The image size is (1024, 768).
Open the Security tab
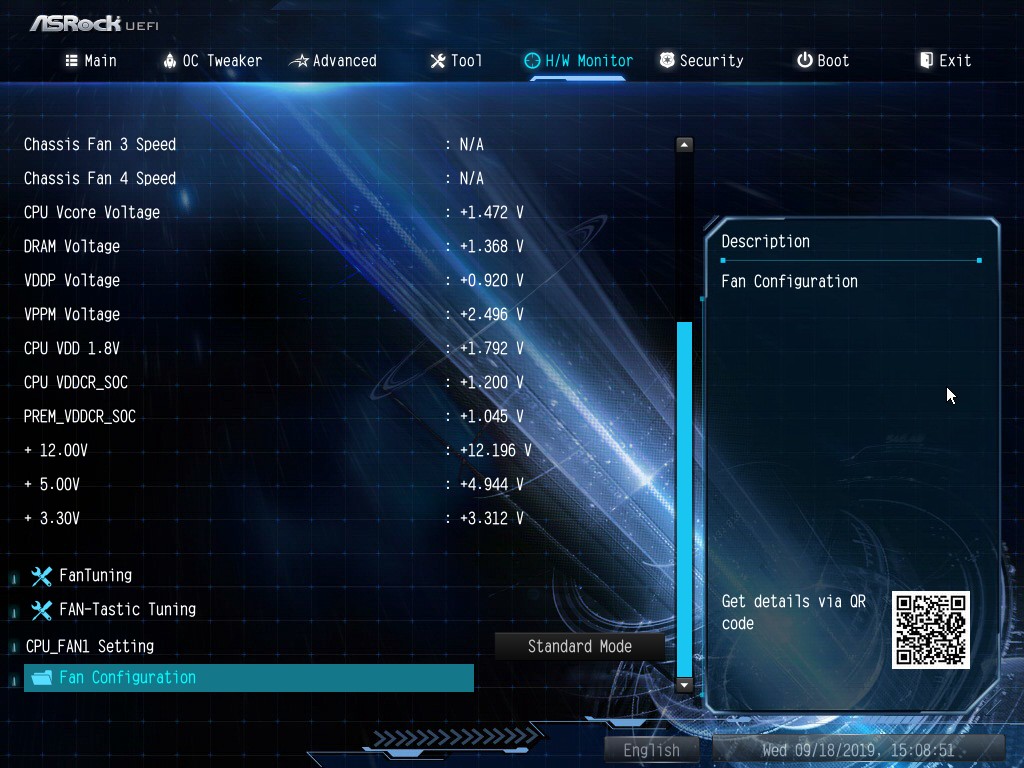pos(701,61)
